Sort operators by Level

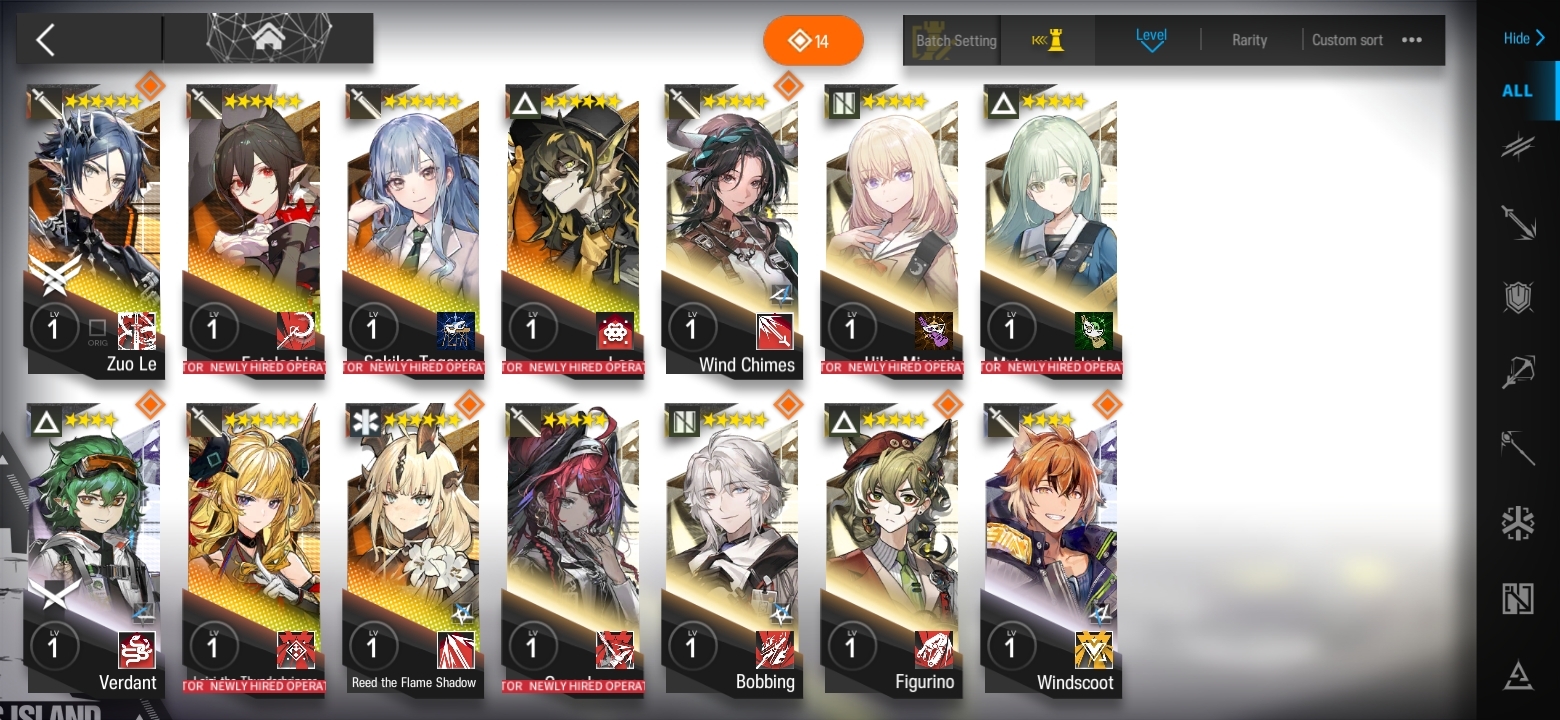[x=1151, y=40]
